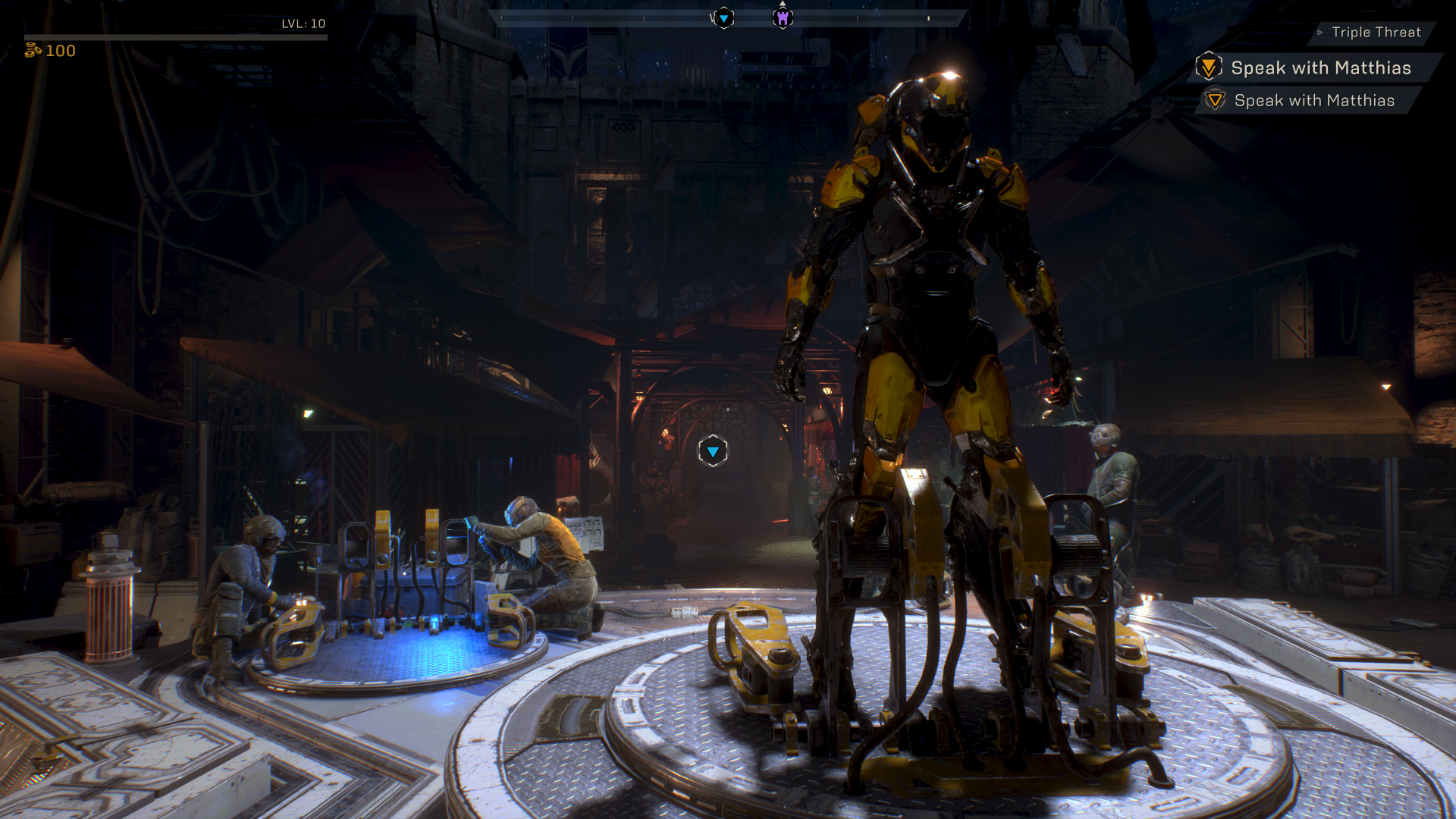Select the purple castle marker on the compass
The height and width of the screenshot is (819, 1456).
coord(783,17)
